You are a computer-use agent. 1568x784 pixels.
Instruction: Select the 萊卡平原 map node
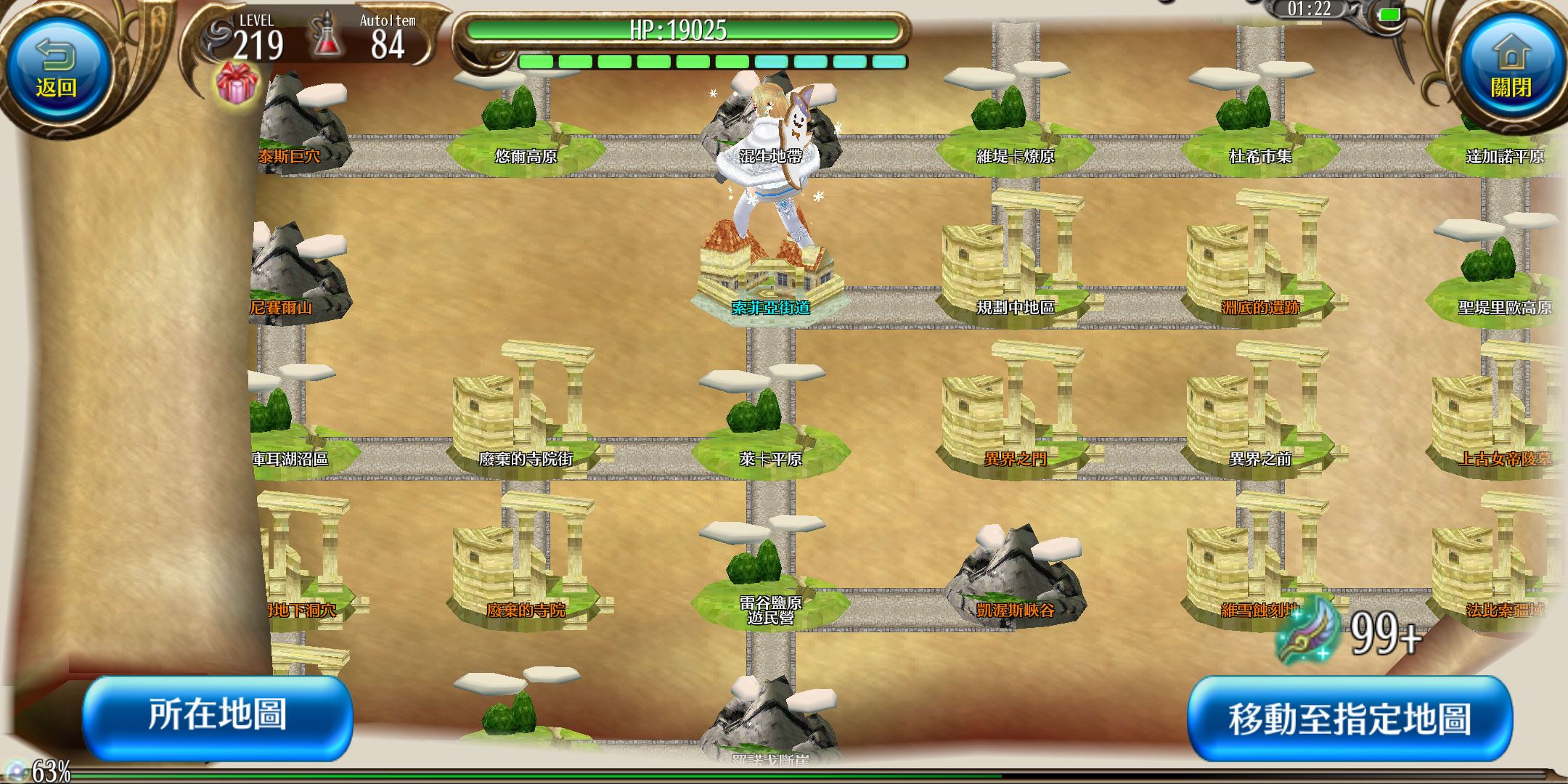(769, 436)
